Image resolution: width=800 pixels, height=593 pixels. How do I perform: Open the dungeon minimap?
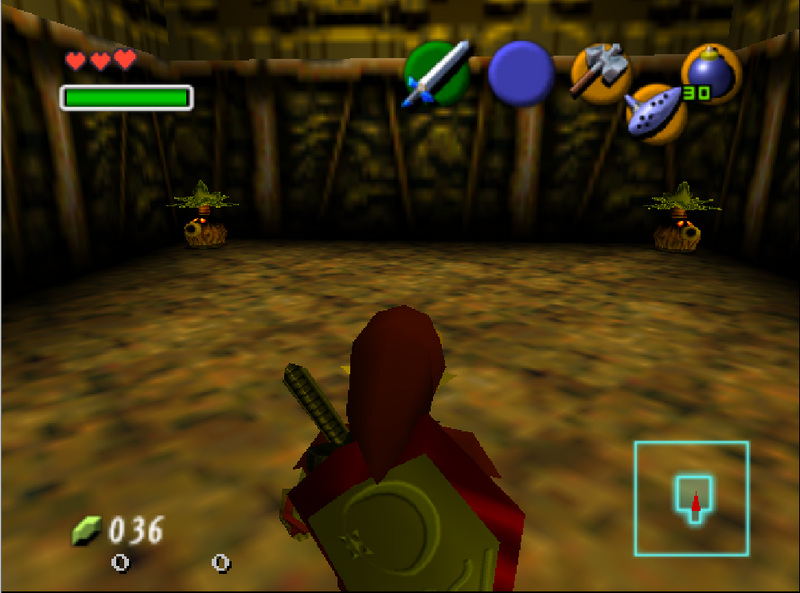[x=691, y=498]
